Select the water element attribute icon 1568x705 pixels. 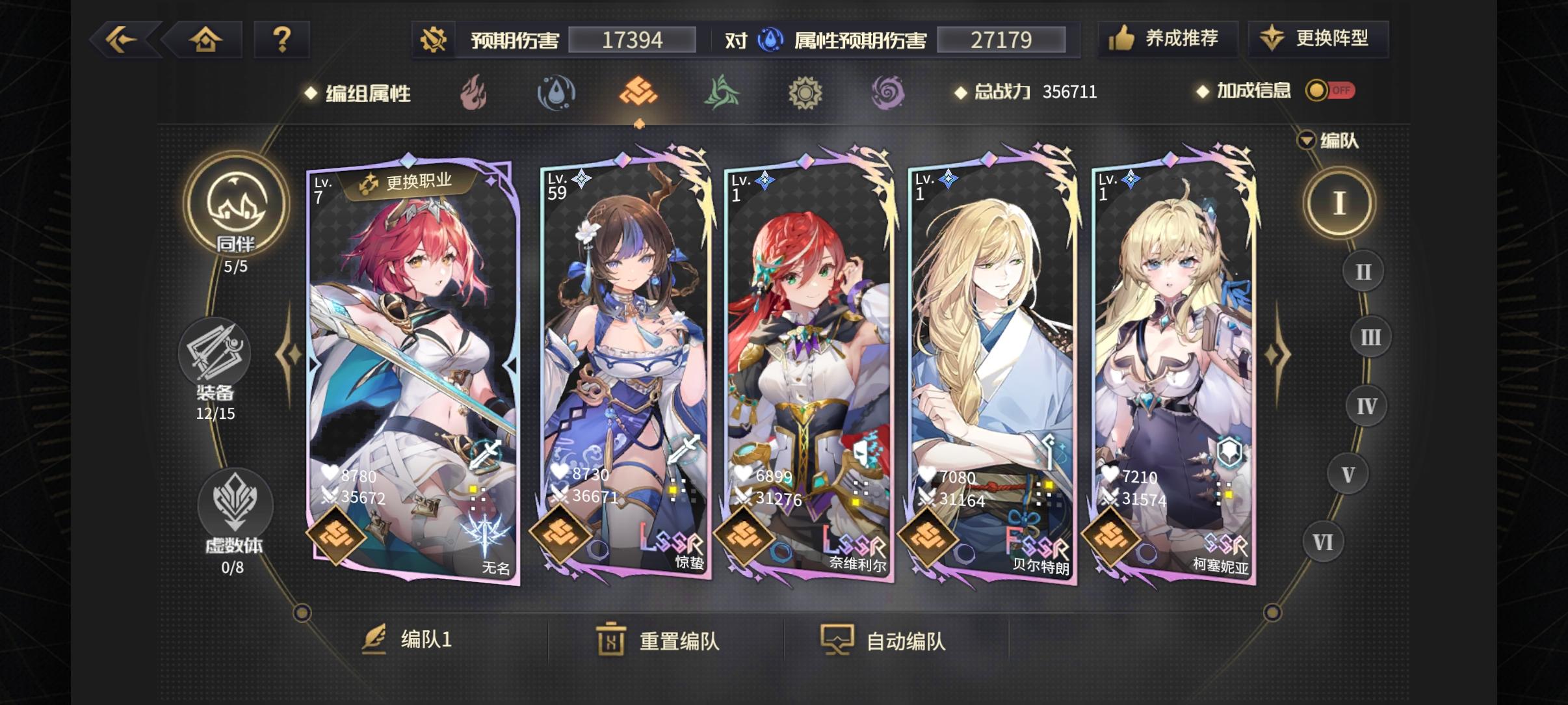557,93
